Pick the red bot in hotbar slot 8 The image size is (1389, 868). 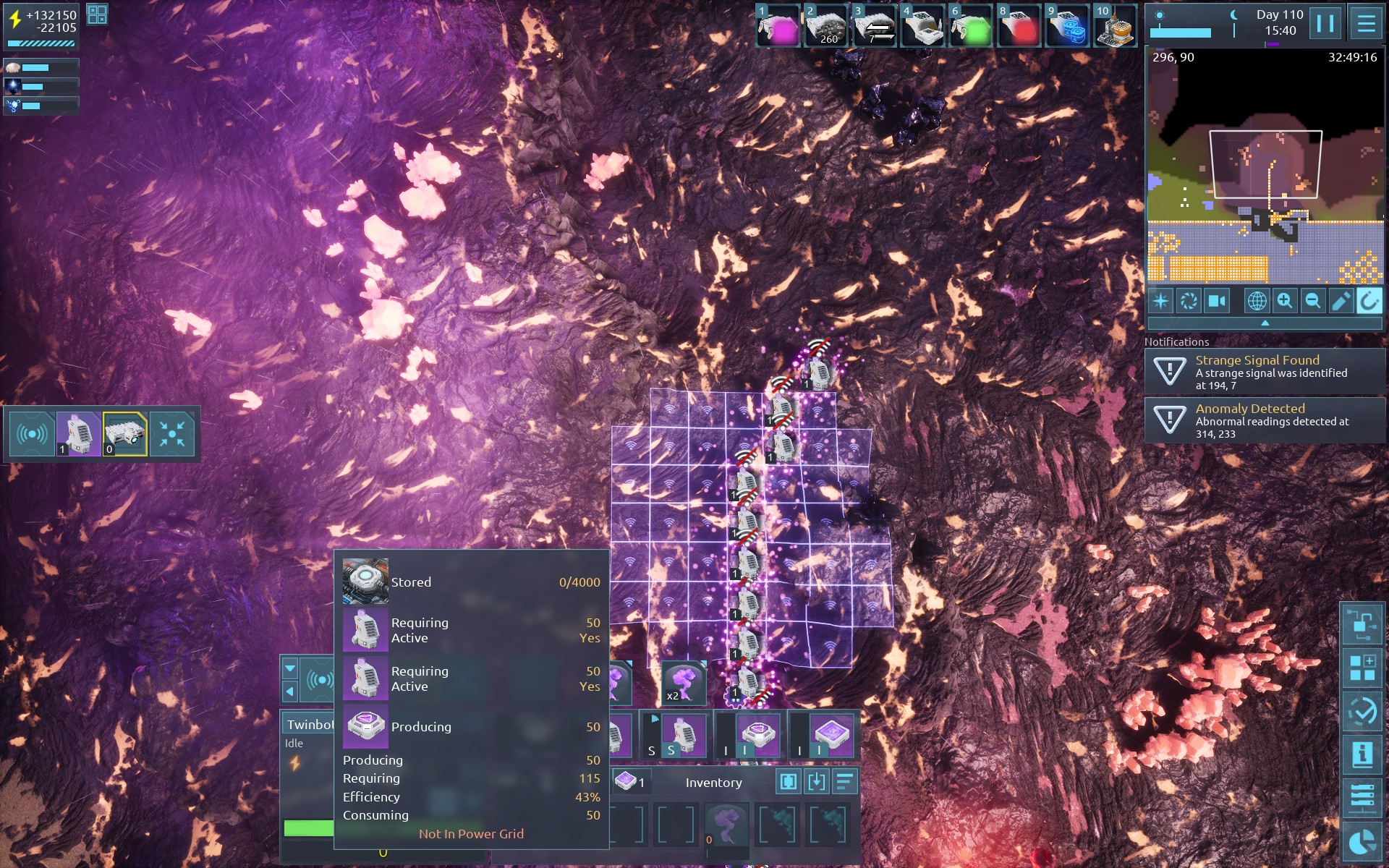point(1019,27)
